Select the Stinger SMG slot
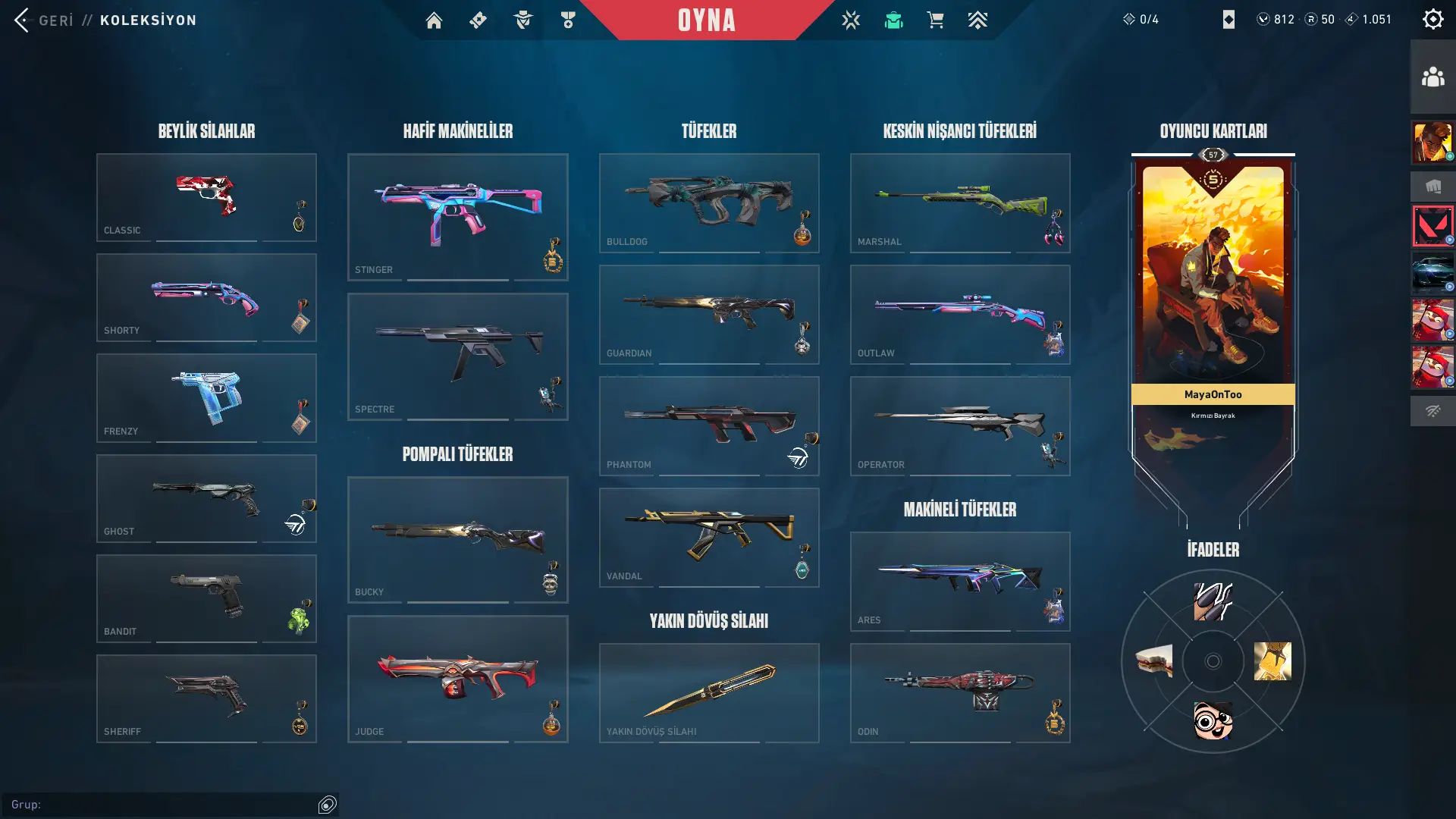 457,217
